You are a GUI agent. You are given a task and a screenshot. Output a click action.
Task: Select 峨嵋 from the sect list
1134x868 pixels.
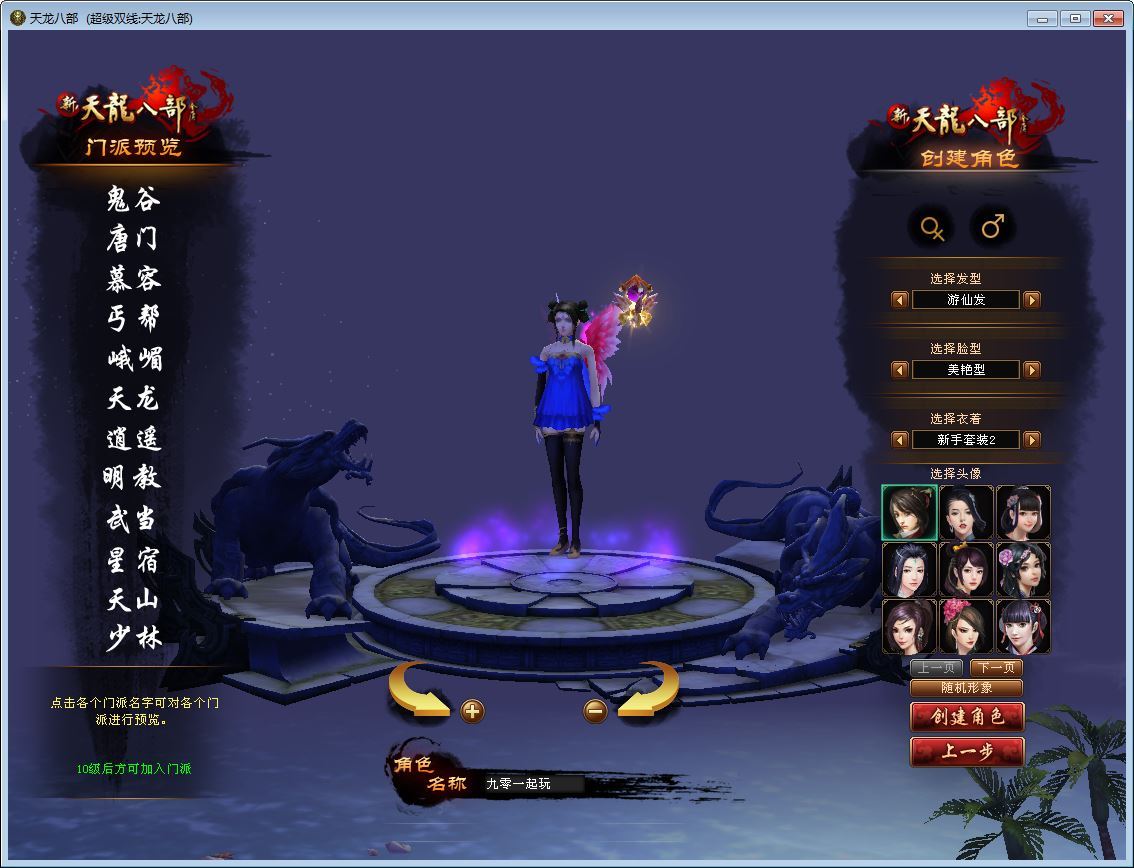point(133,359)
